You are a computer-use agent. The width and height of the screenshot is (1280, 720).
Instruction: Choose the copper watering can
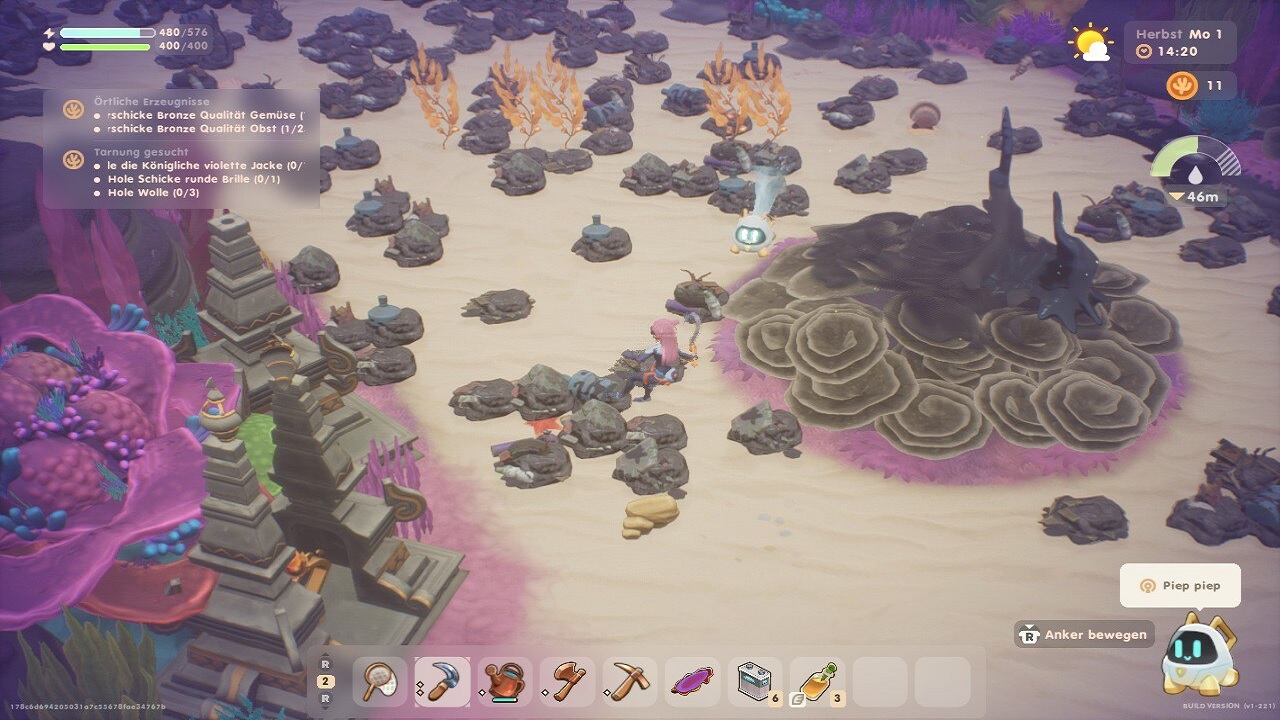pyautogui.click(x=505, y=682)
